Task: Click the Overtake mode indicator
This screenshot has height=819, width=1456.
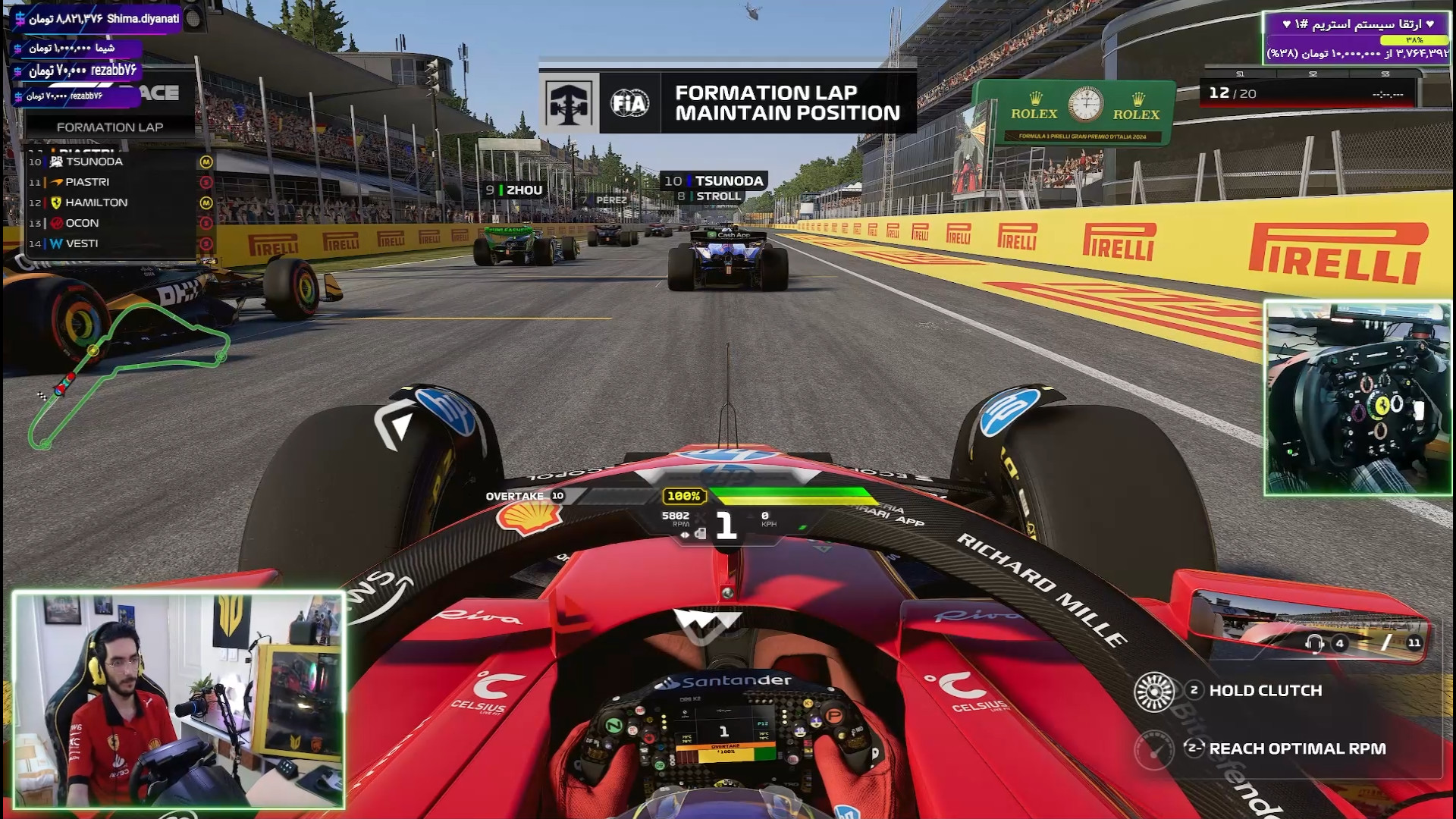Action: 525,496
